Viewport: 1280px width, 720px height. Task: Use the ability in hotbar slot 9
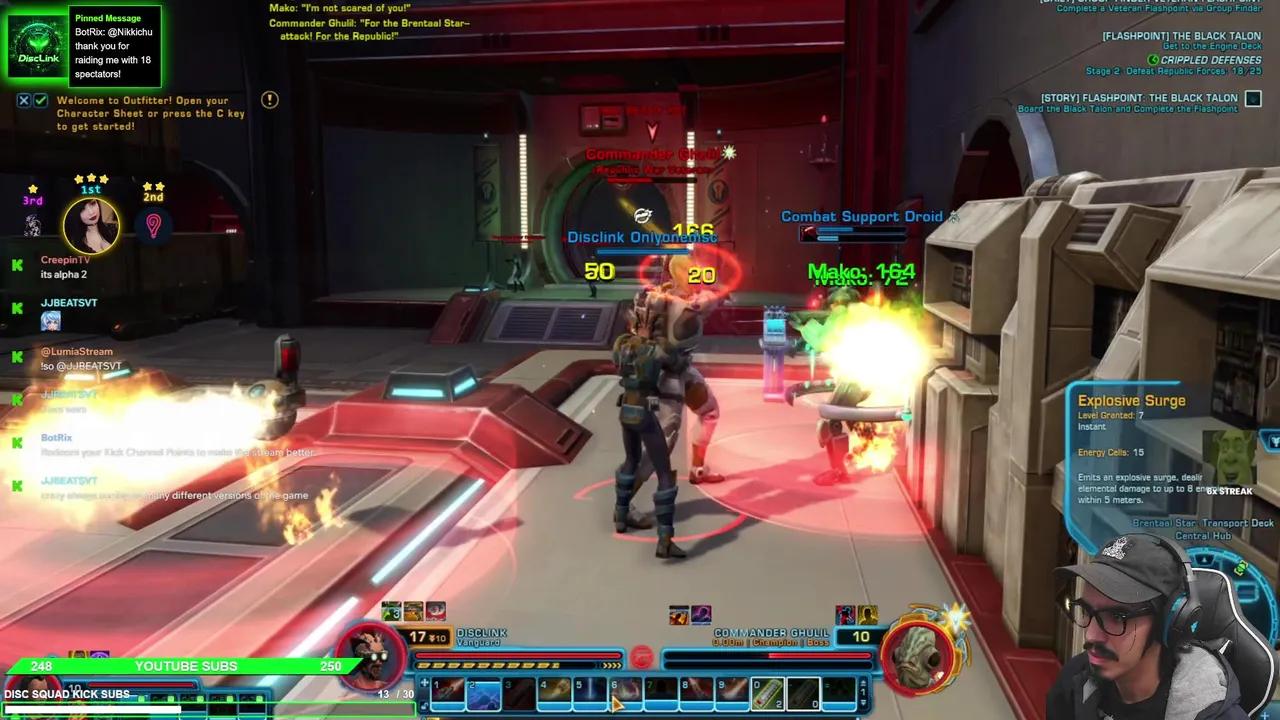tap(732, 694)
